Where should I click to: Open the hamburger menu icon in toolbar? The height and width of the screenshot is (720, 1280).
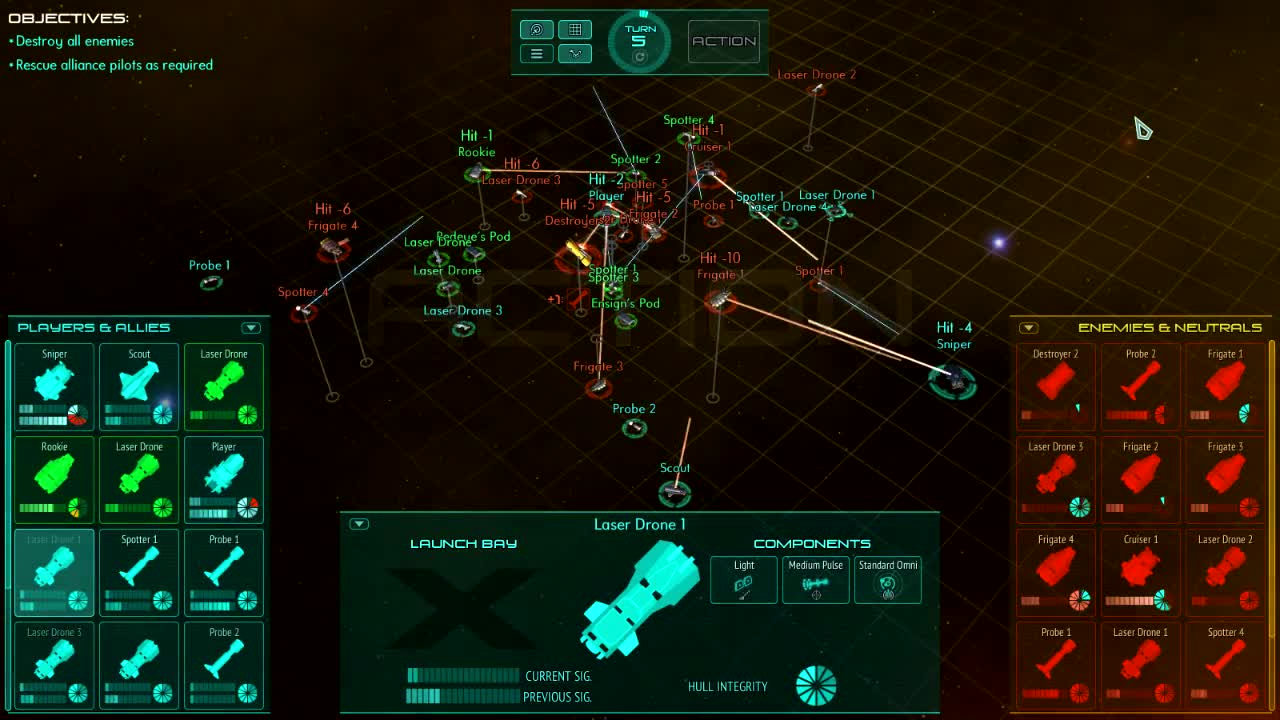point(536,53)
